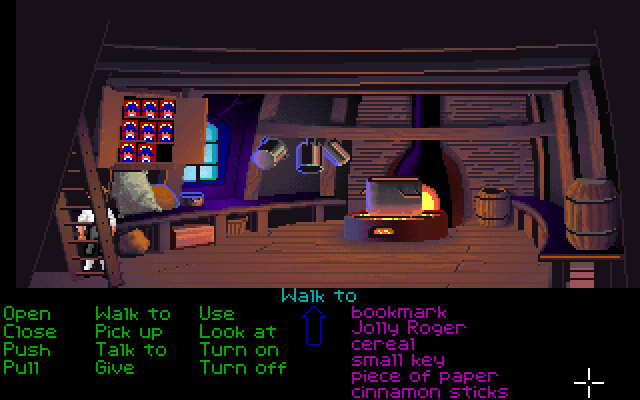
Task: Activate the Talk to verb
Action: pyautogui.click(x=131, y=350)
